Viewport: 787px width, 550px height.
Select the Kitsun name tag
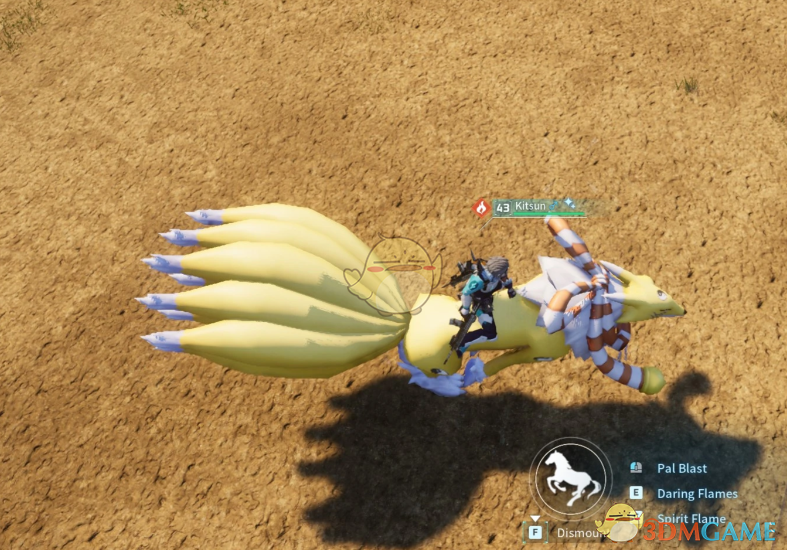530,206
